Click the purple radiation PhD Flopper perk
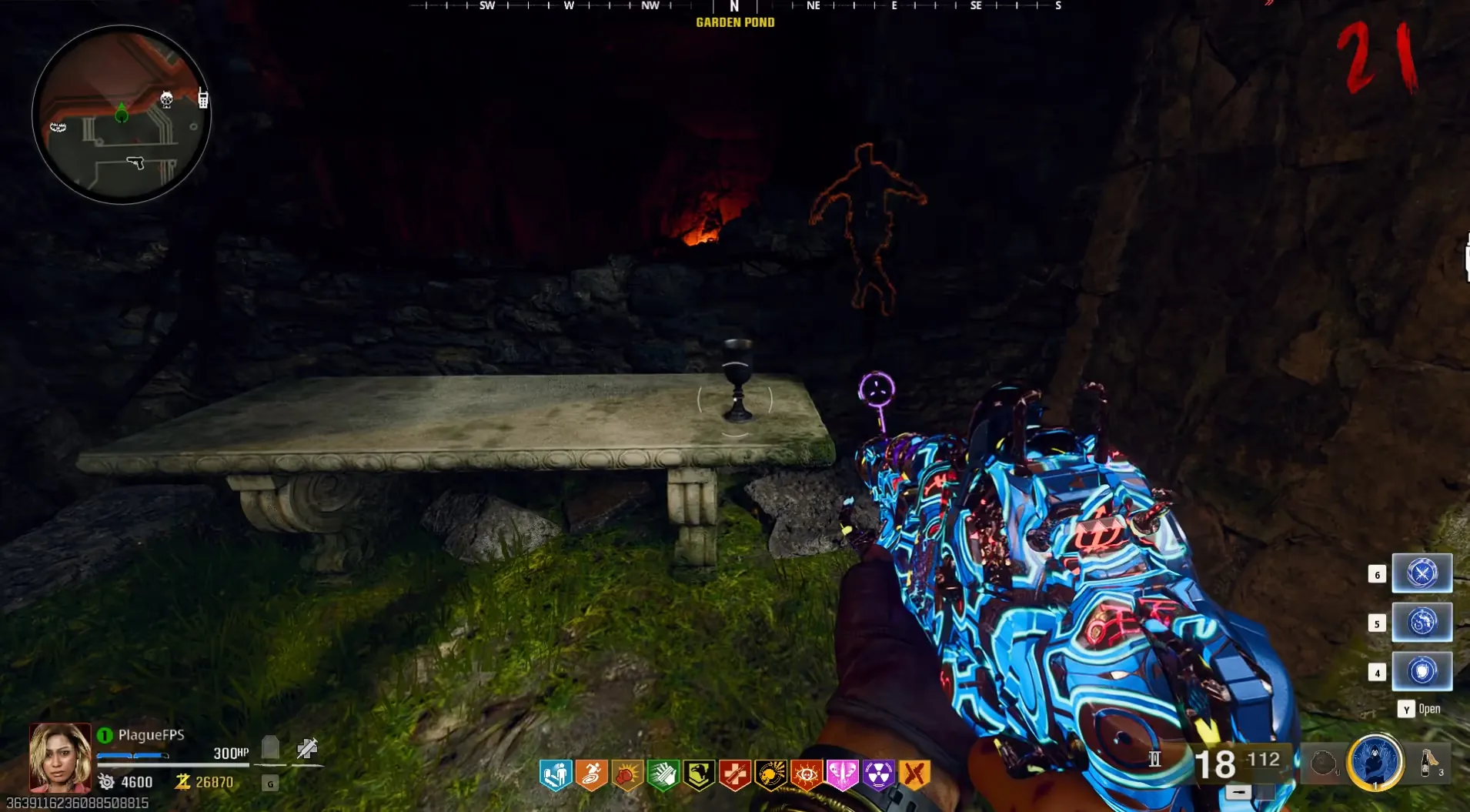This screenshot has width=1470, height=812. pyautogui.click(x=878, y=775)
